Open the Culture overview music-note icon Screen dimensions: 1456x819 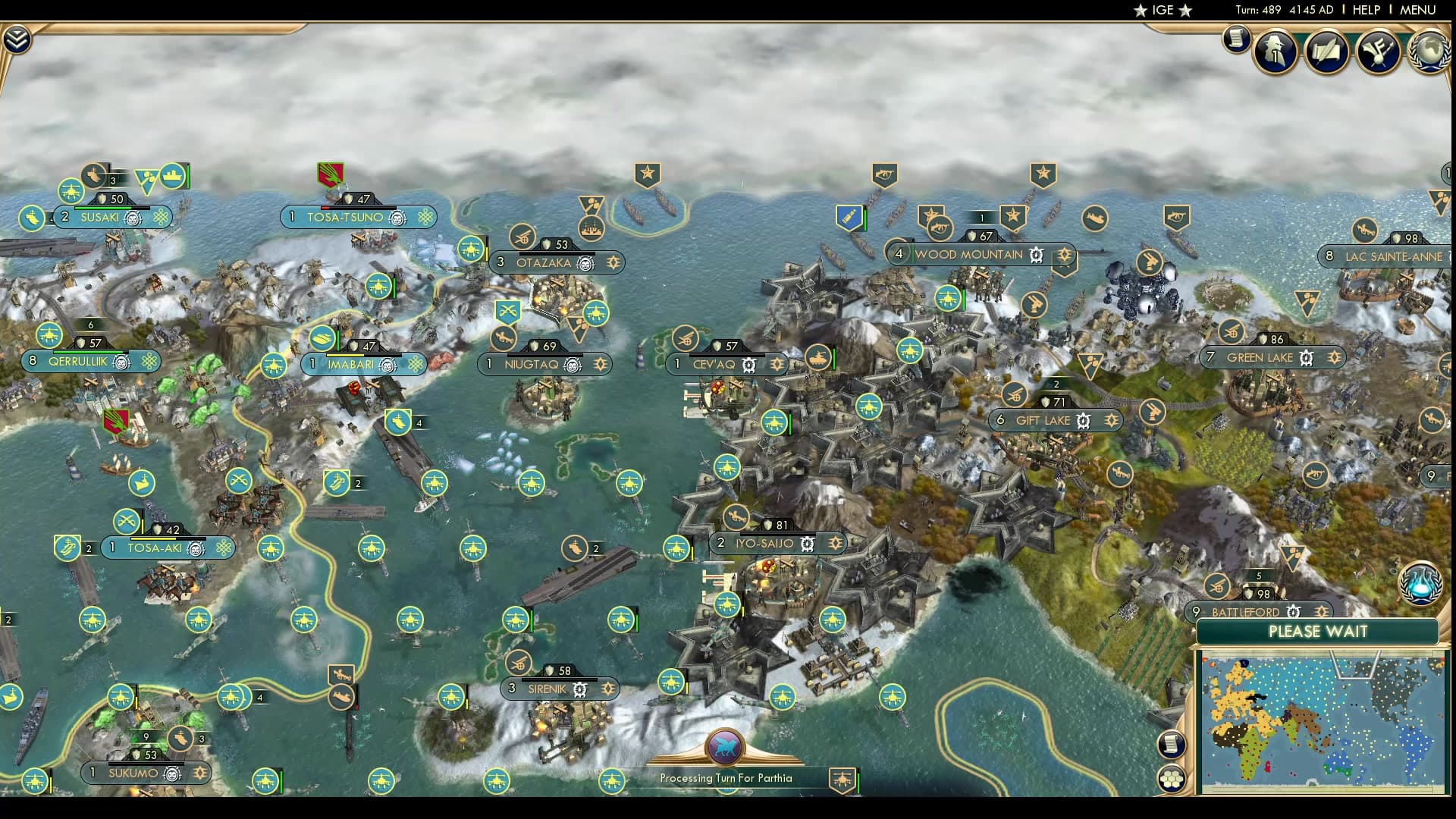1379,50
